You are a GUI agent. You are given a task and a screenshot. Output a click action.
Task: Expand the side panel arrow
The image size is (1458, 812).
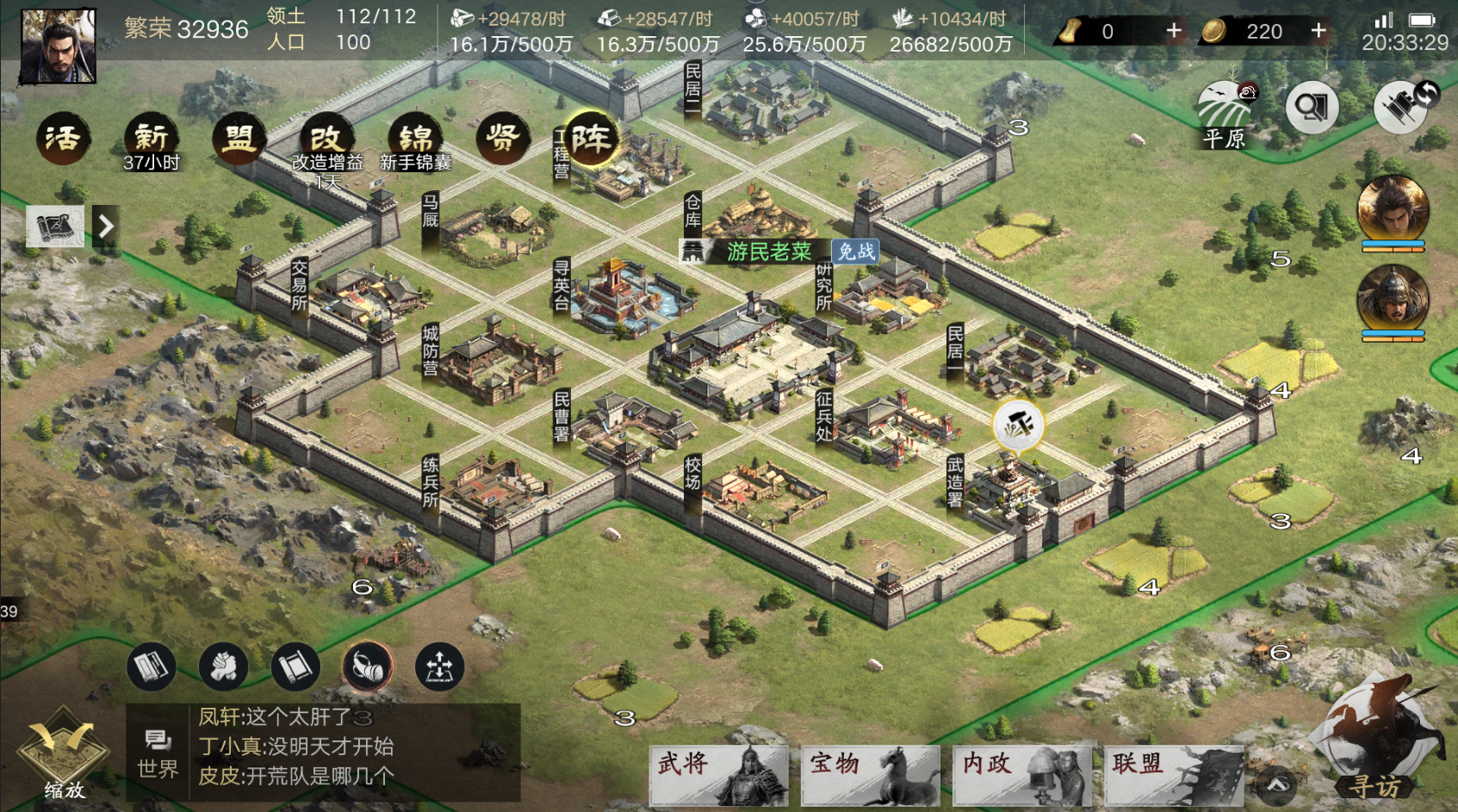[105, 226]
